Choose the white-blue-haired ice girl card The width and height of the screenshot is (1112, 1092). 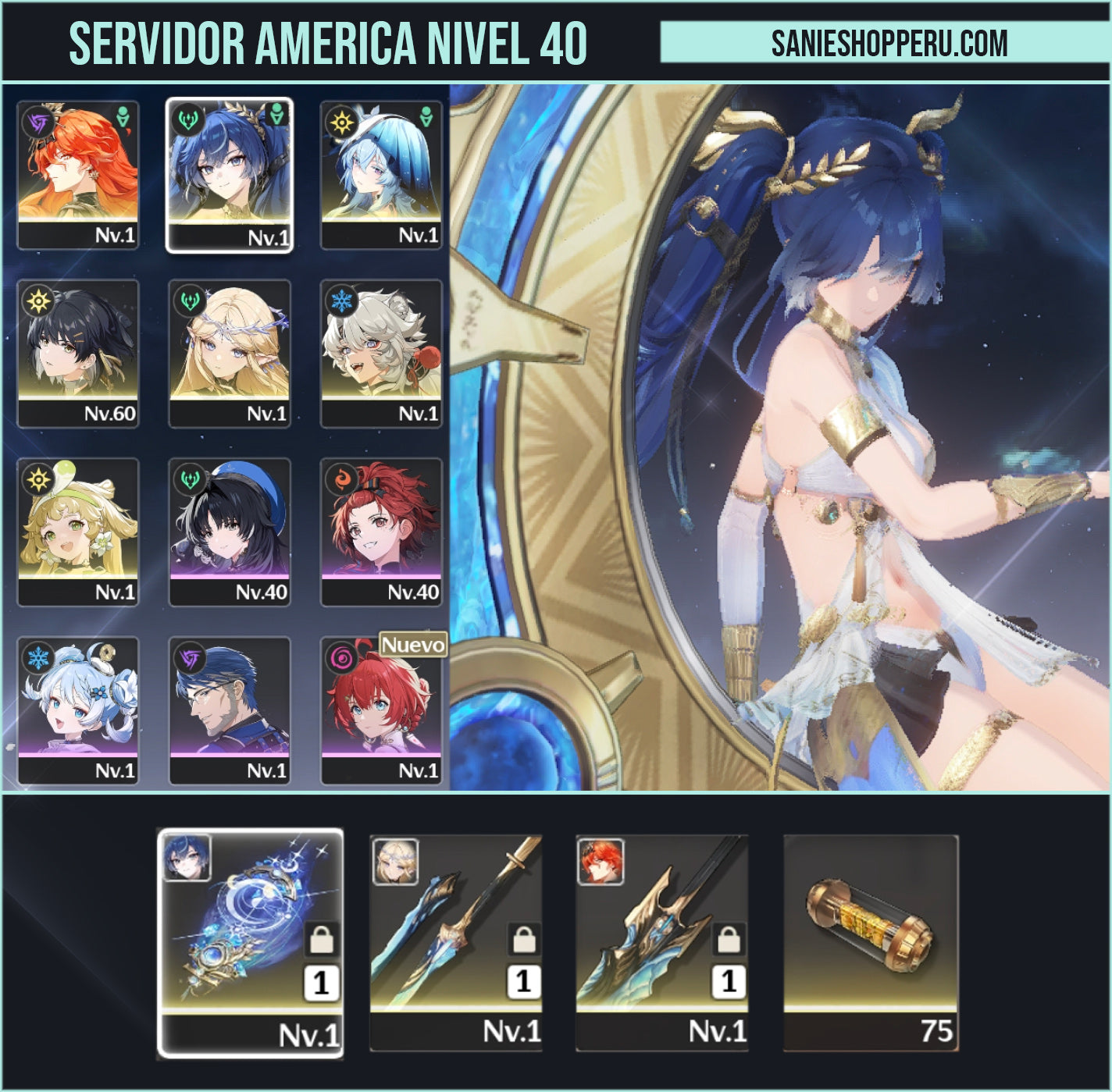[x=78, y=710]
